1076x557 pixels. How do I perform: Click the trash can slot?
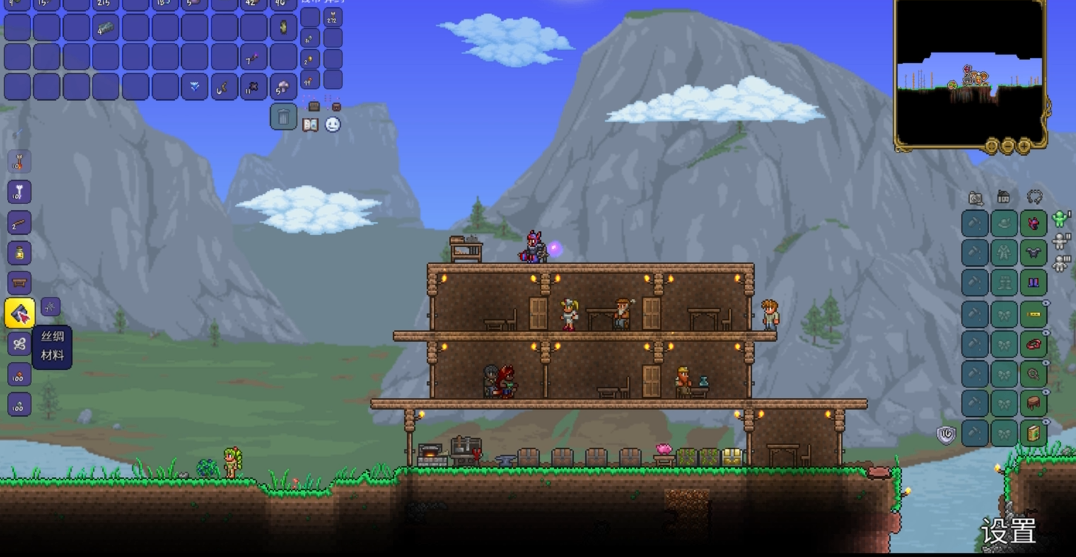pyautogui.click(x=283, y=117)
